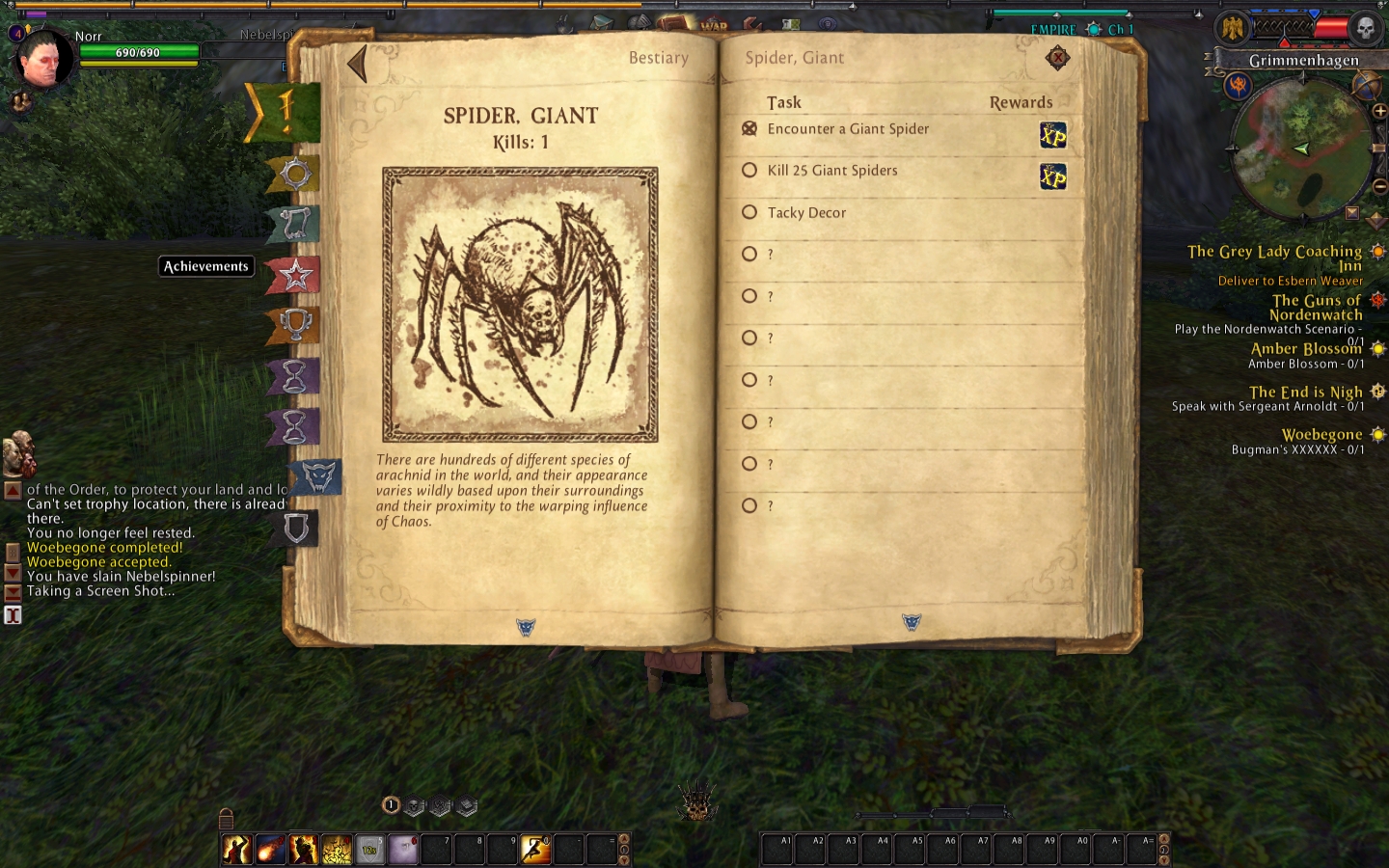Switch to the blue Bestiary monster-face bookmark
The width and height of the screenshot is (1389, 868).
(x=318, y=476)
